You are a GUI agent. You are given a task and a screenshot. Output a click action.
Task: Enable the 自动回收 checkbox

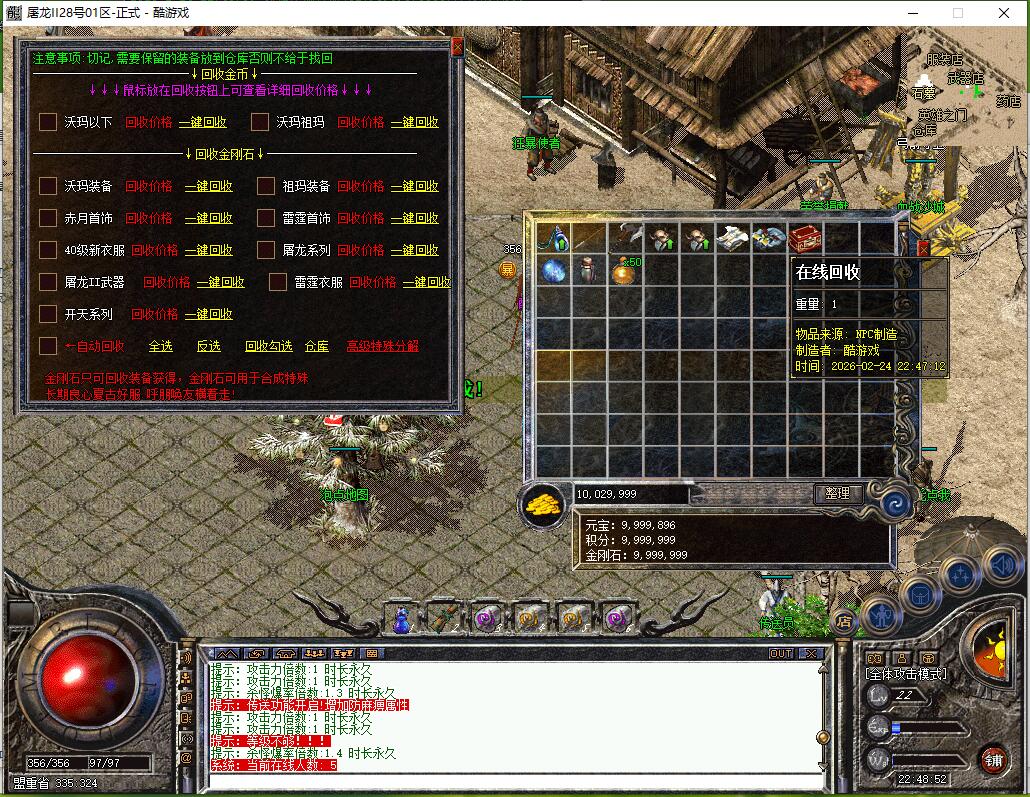[48, 346]
